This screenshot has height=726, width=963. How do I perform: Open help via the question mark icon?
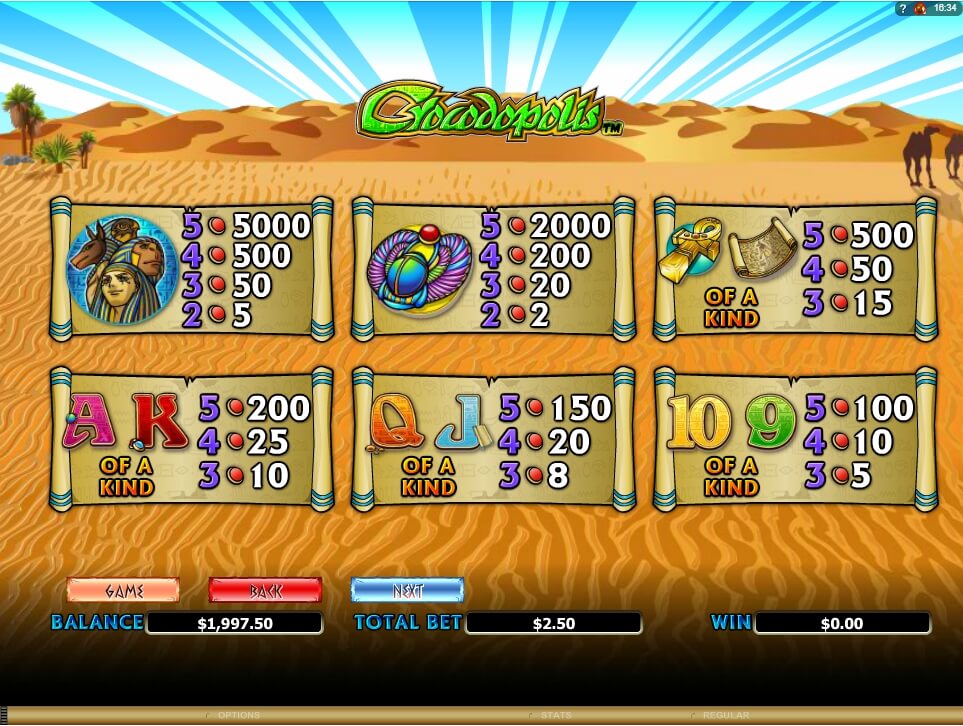point(903,8)
